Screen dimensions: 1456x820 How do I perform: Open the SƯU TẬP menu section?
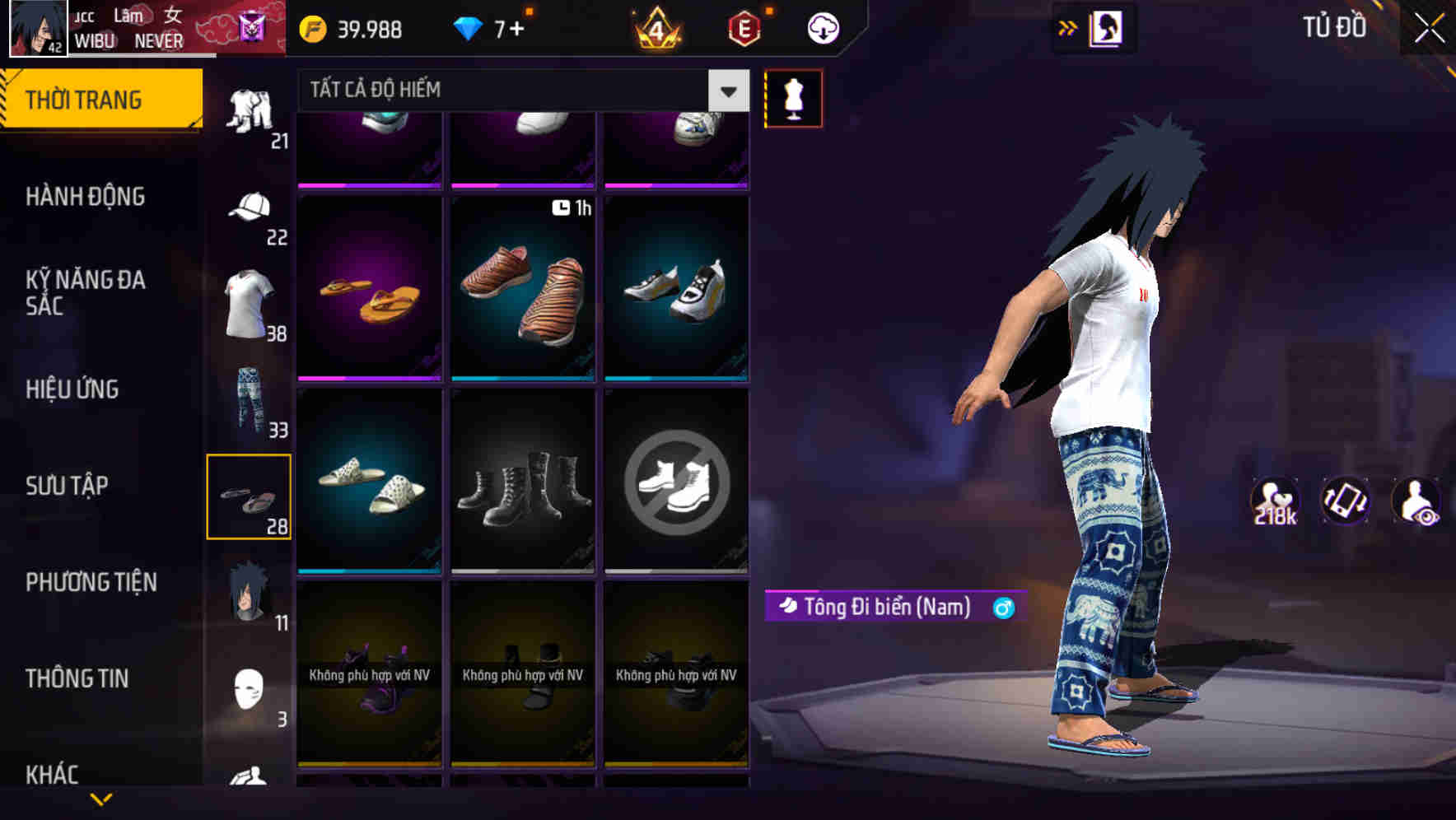click(69, 486)
